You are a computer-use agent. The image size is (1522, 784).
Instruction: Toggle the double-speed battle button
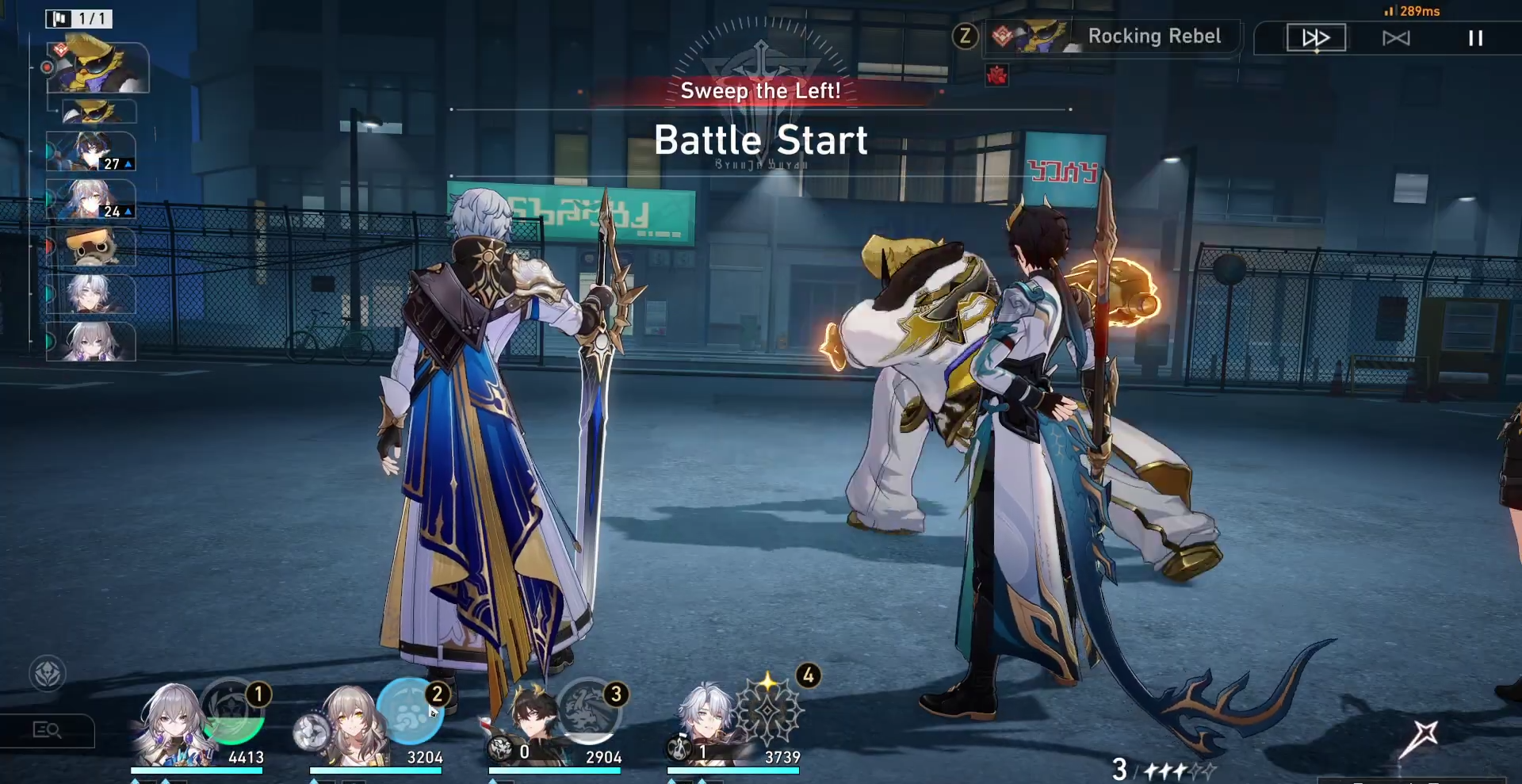pos(1315,37)
